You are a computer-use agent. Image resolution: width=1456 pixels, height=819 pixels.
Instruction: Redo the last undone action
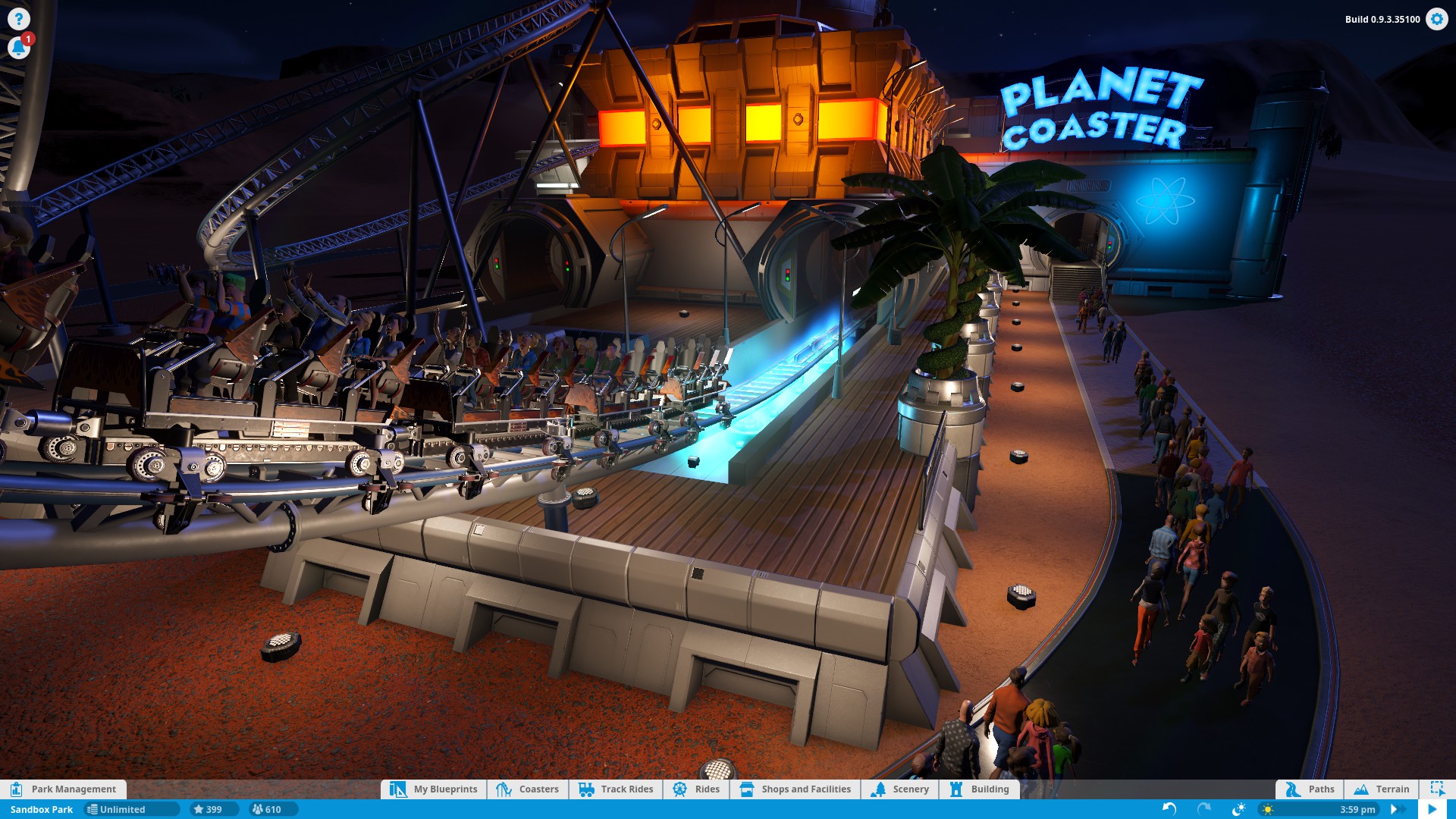click(x=1203, y=809)
